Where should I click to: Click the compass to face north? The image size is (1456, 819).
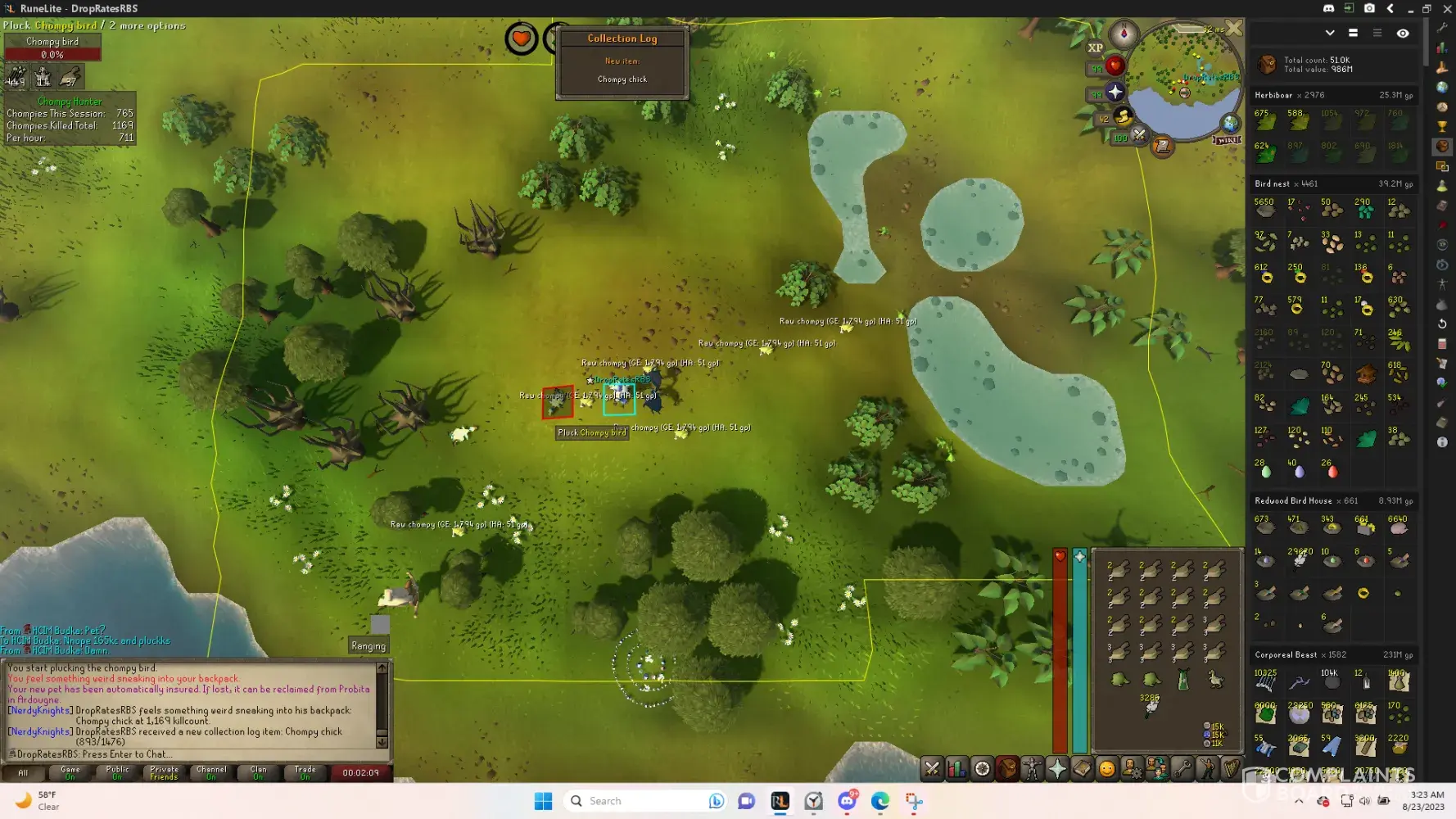[1124, 34]
